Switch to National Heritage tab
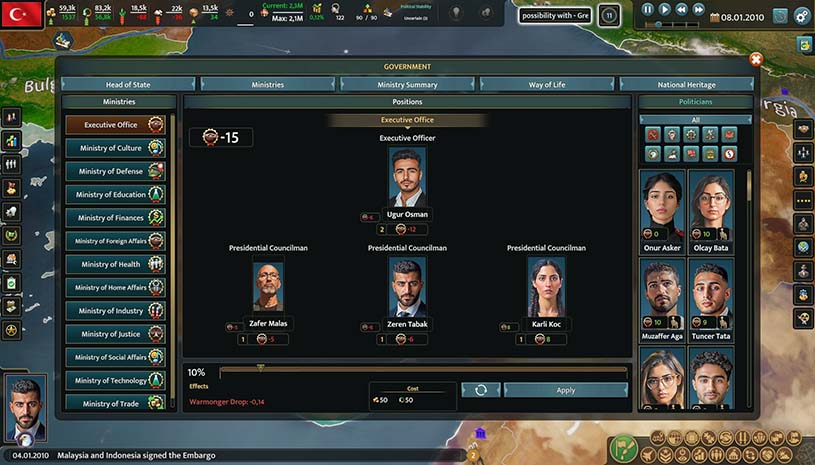The height and width of the screenshot is (465, 815). (686, 85)
